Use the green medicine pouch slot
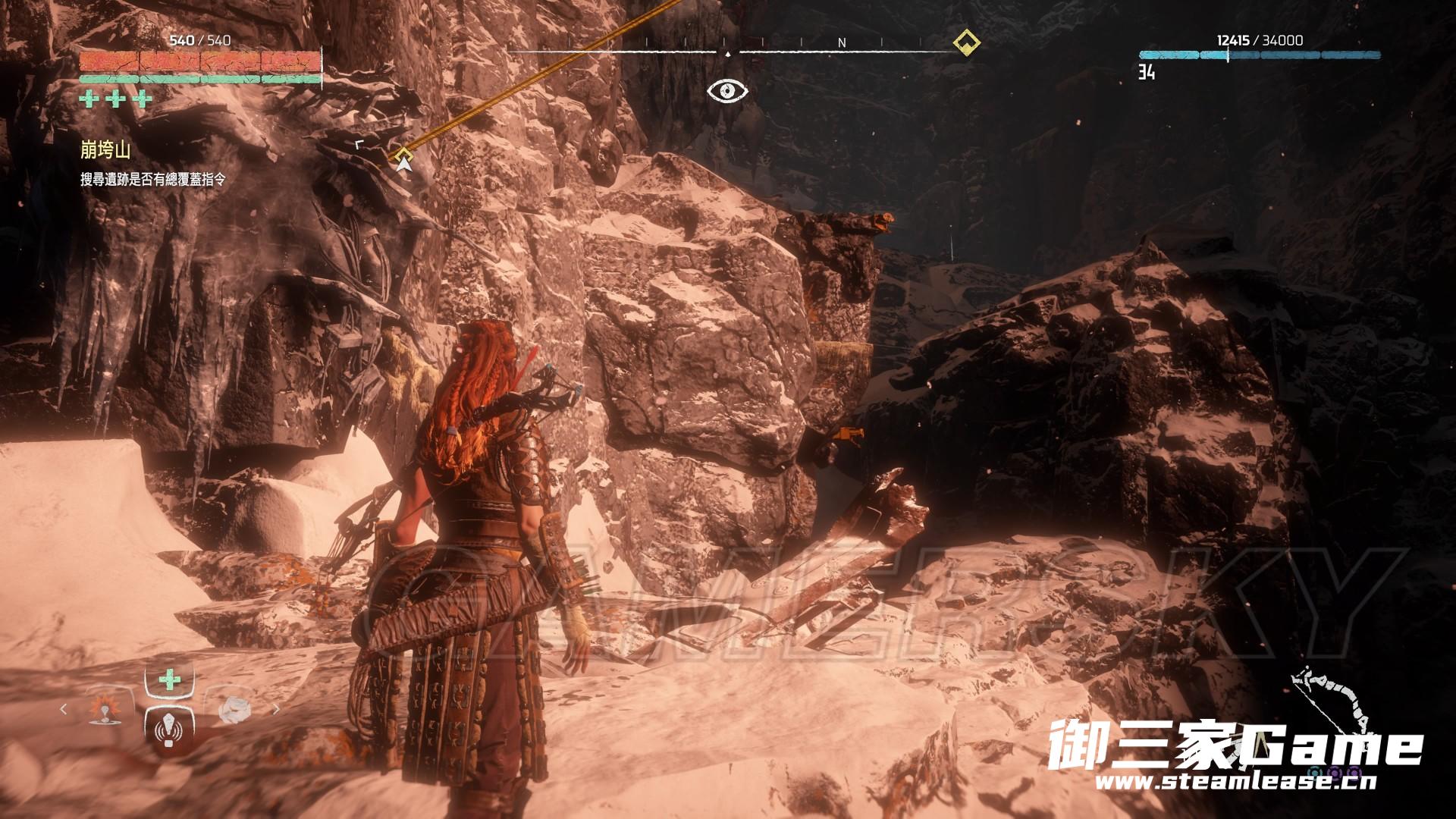 (170, 679)
